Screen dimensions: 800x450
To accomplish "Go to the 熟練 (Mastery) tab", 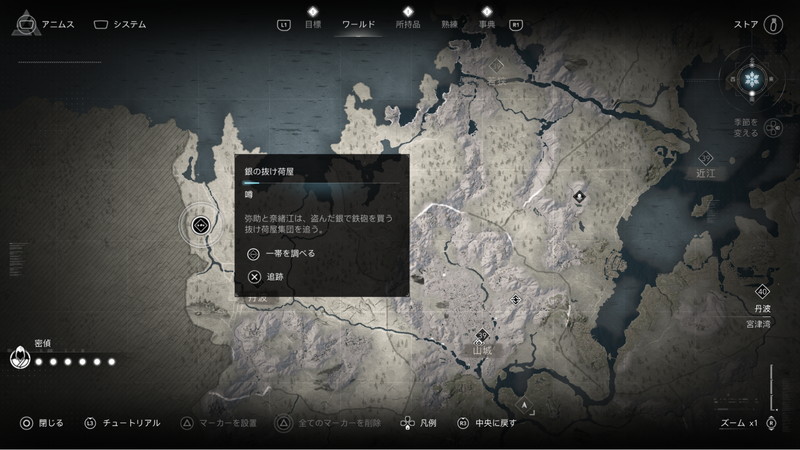I will click(x=449, y=23).
